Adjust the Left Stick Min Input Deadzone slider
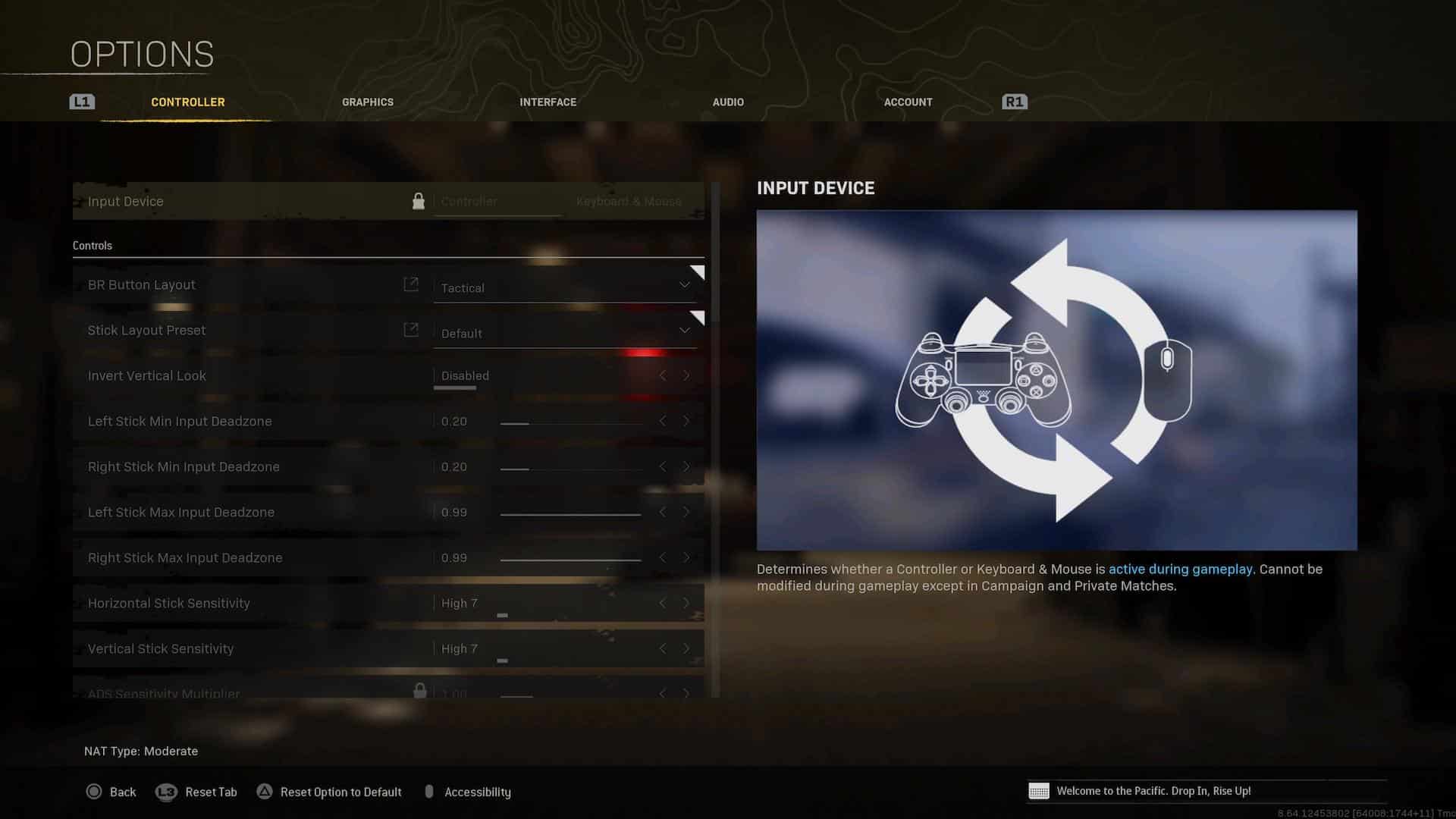Screen dimensions: 1456x819 pyautogui.click(x=569, y=422)
